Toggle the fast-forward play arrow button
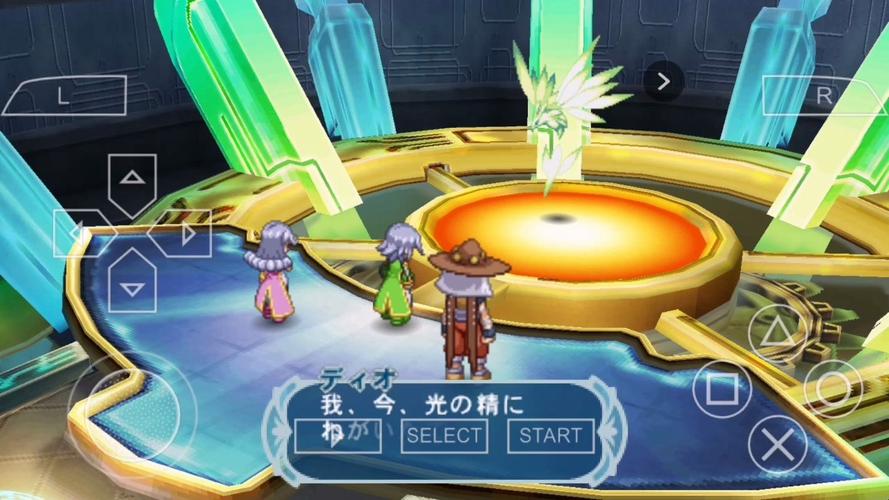The width and height of the screenshot is (889, 500). coord(338,435)
